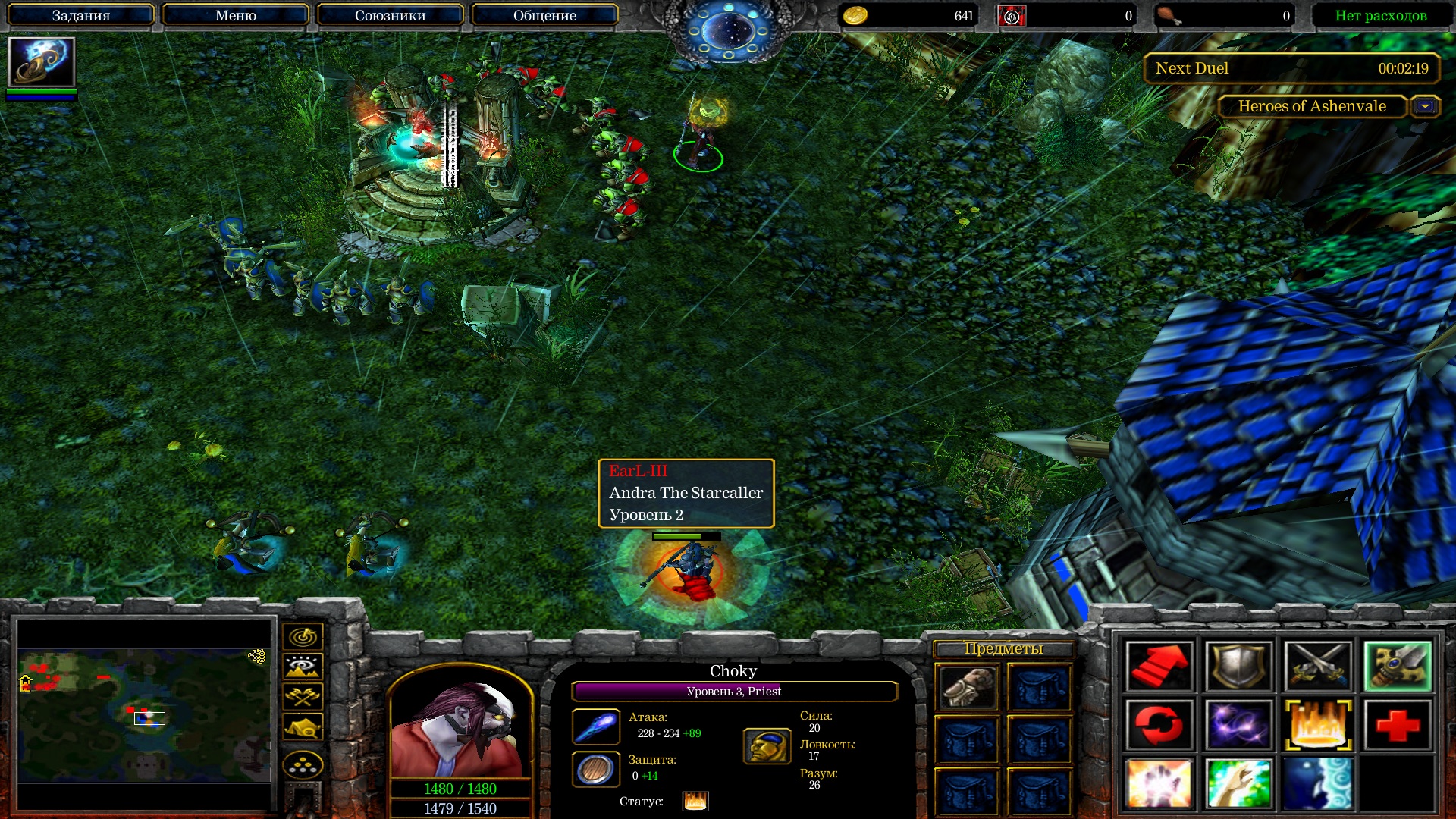Viewport: 1456px width, 819px height.
Task: Open hero skills with red cross
Action: coord(1398,725)
